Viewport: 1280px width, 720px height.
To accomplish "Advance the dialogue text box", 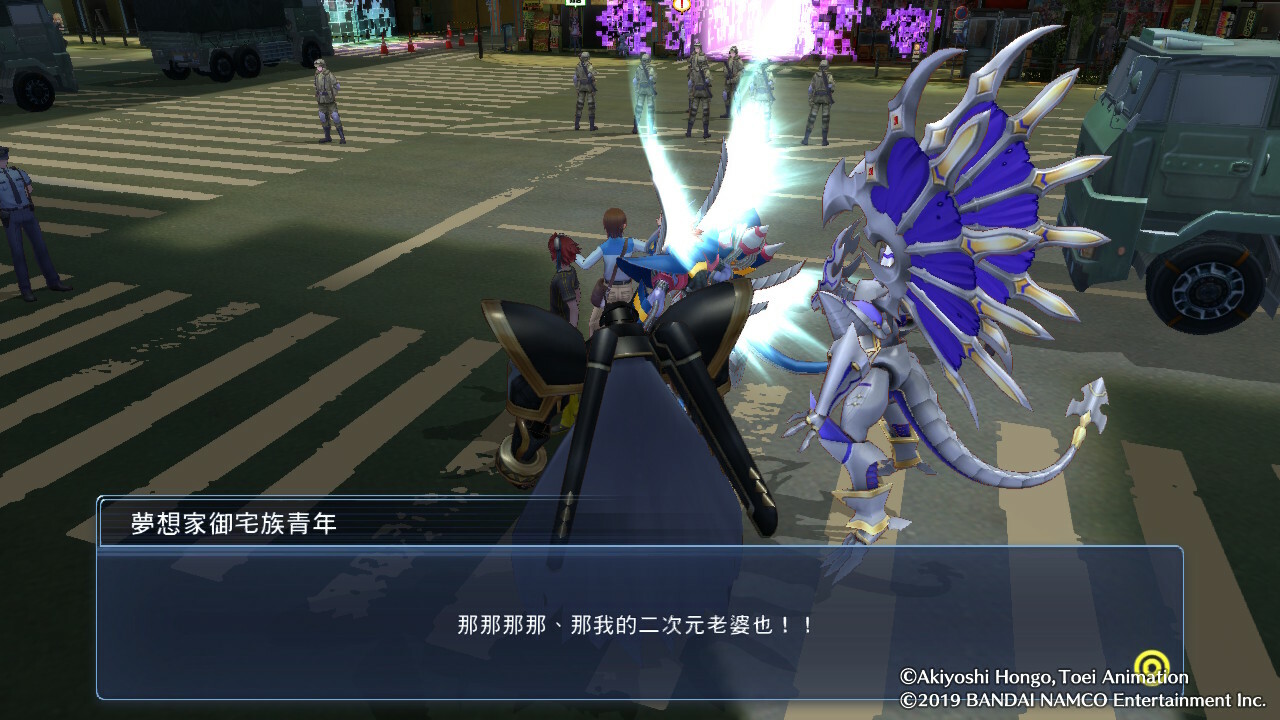I will [639, 622].
